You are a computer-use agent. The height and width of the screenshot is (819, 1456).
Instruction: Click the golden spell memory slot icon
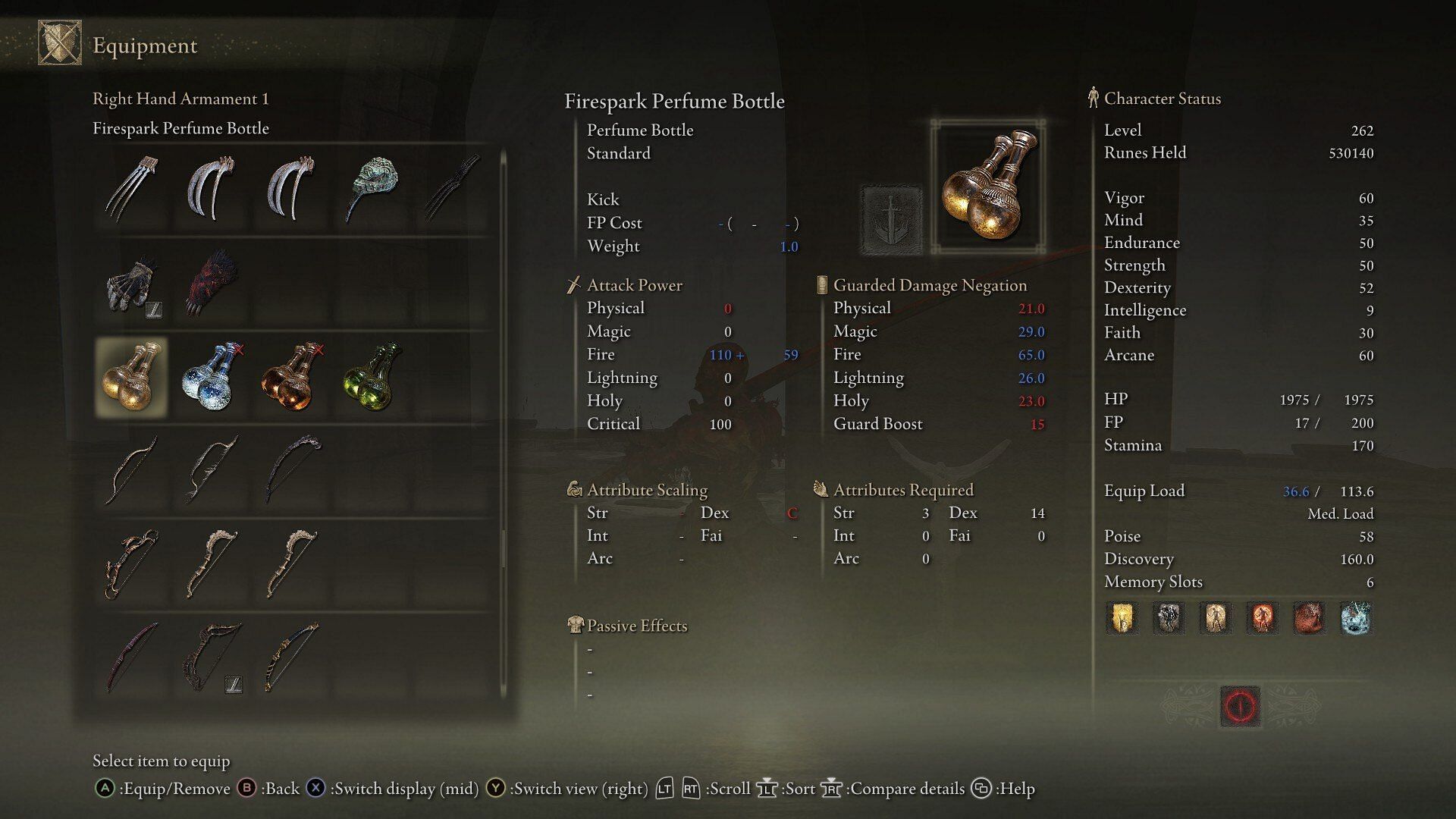coord(1122,618)
